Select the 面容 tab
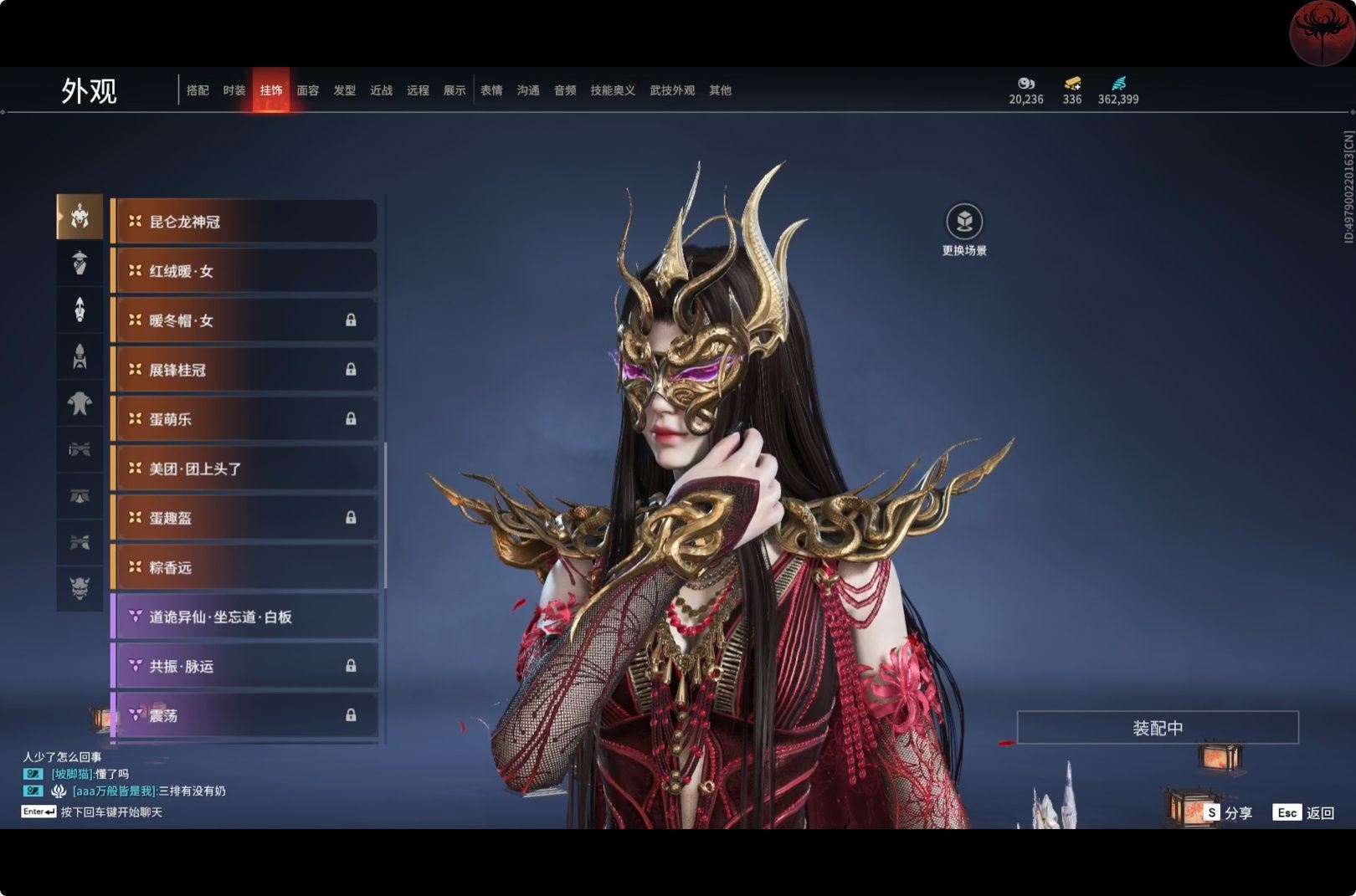This screenshot has height=896, width=1356. [x=308, y=90]
